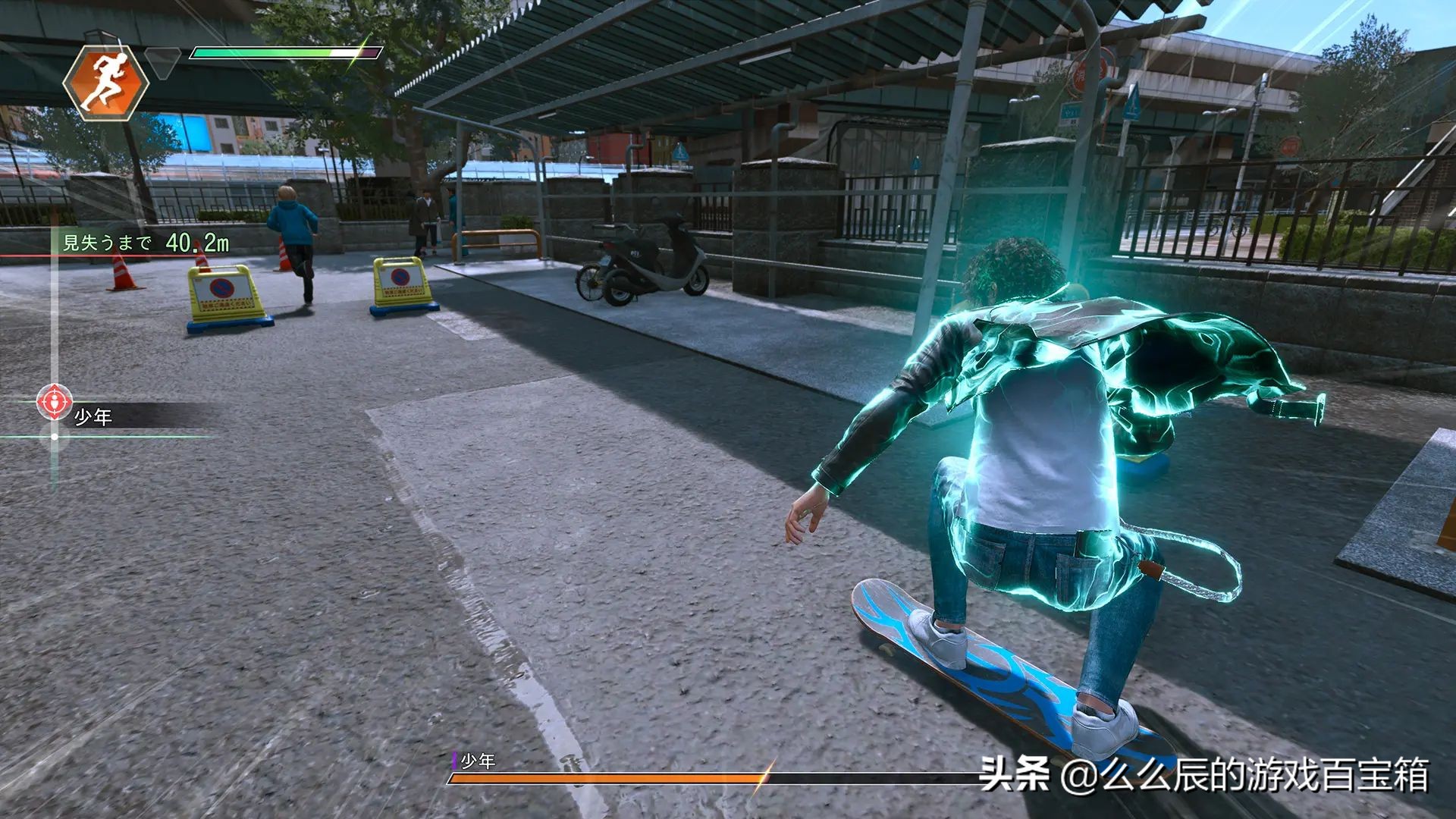Select the orange hexagonal sprint icon
The width and height of the screenshot is (1456, 819).
(108, 83)
